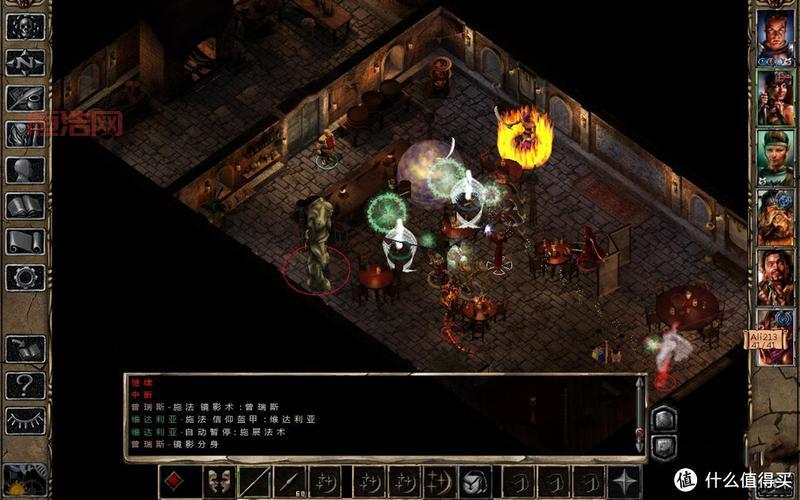Click the question mark help button
The width and height of the screenshot is (800, 500).
(x=25, y=385)
